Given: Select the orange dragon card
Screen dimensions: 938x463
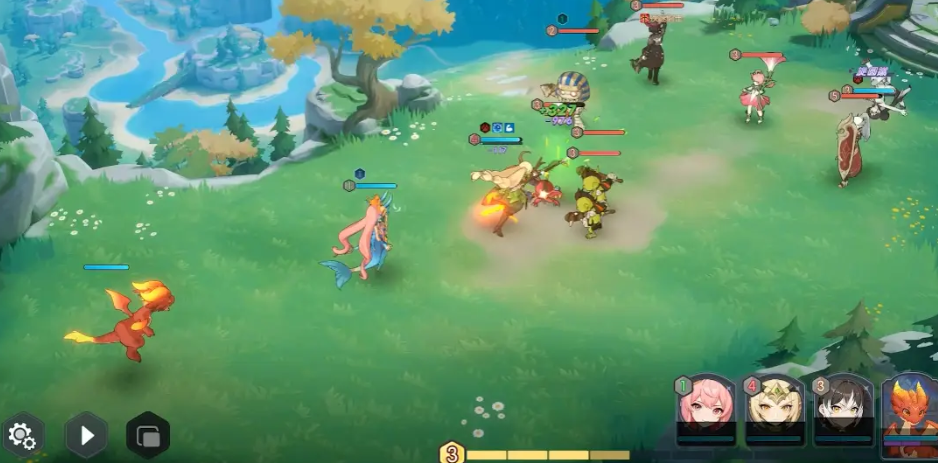Looking at the screenshot, I should tap(911, 410).
